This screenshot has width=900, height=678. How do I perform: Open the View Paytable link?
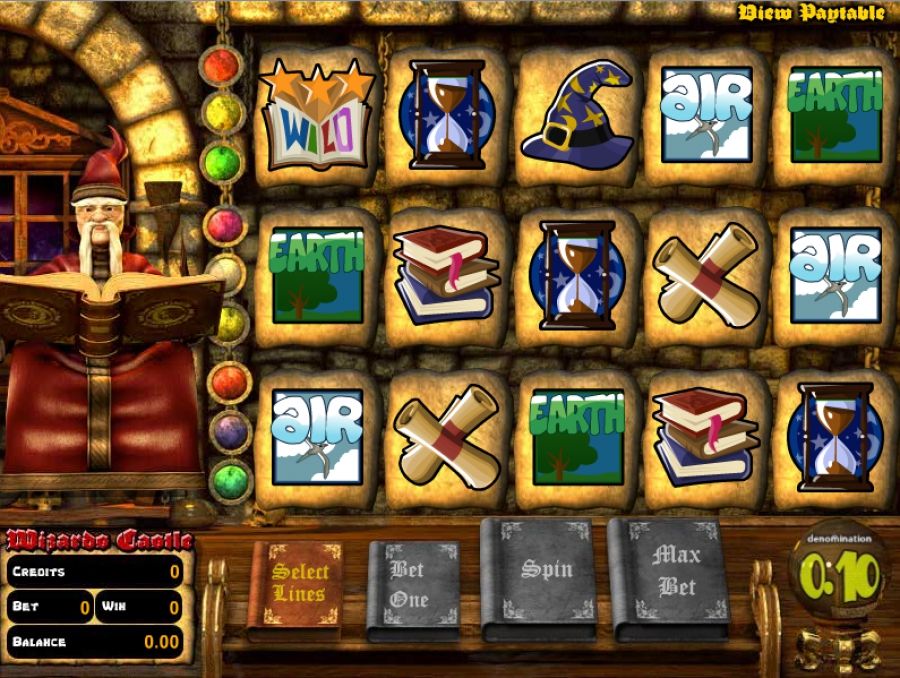coord(810,13)
